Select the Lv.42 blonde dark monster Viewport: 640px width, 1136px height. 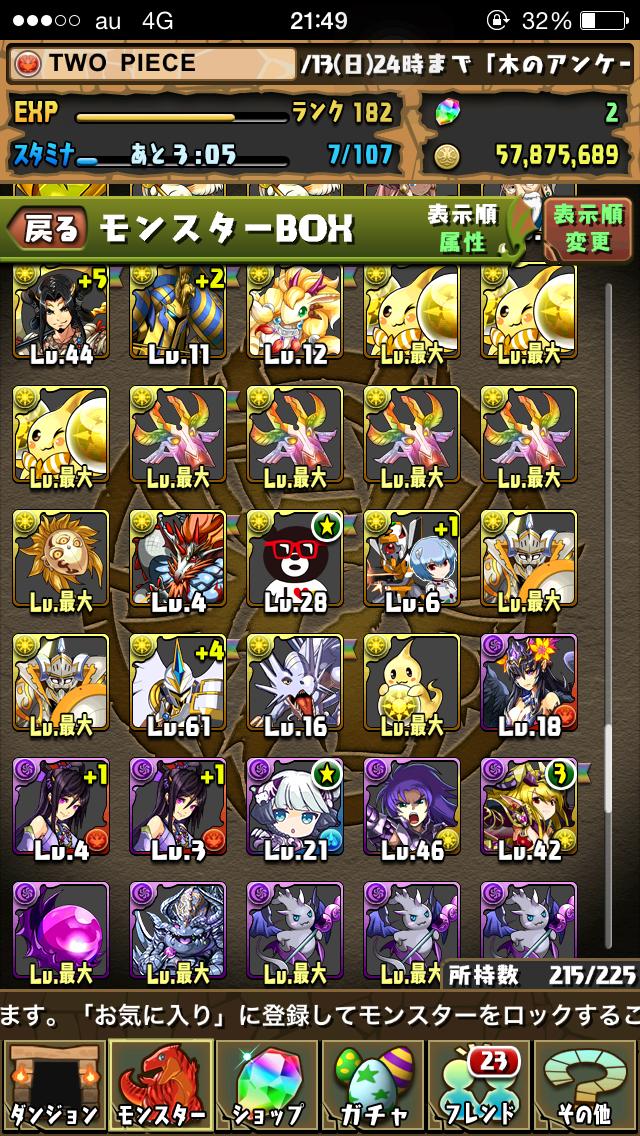point(529,808)
